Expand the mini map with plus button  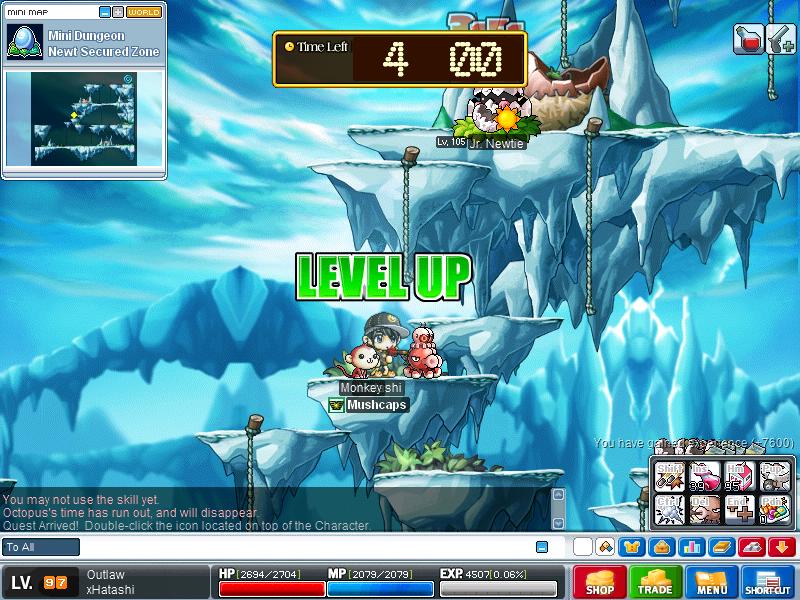pyautogui.click(x=118, y=12)
